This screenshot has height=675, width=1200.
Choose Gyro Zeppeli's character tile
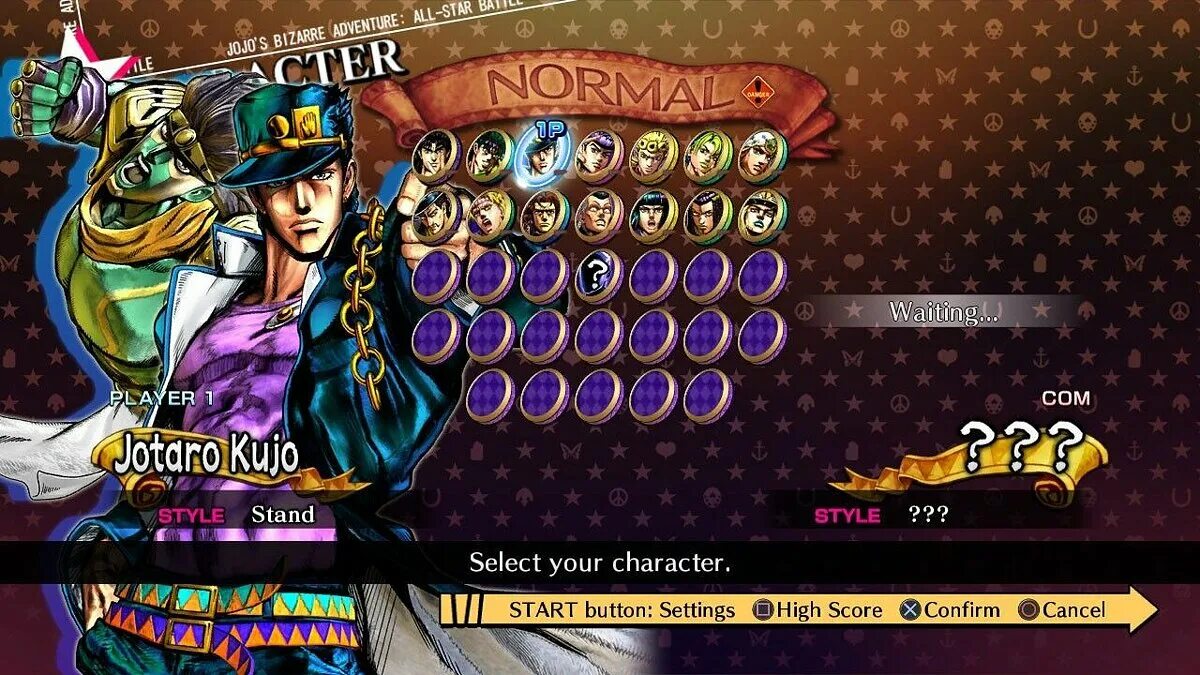tap(762, 215)
